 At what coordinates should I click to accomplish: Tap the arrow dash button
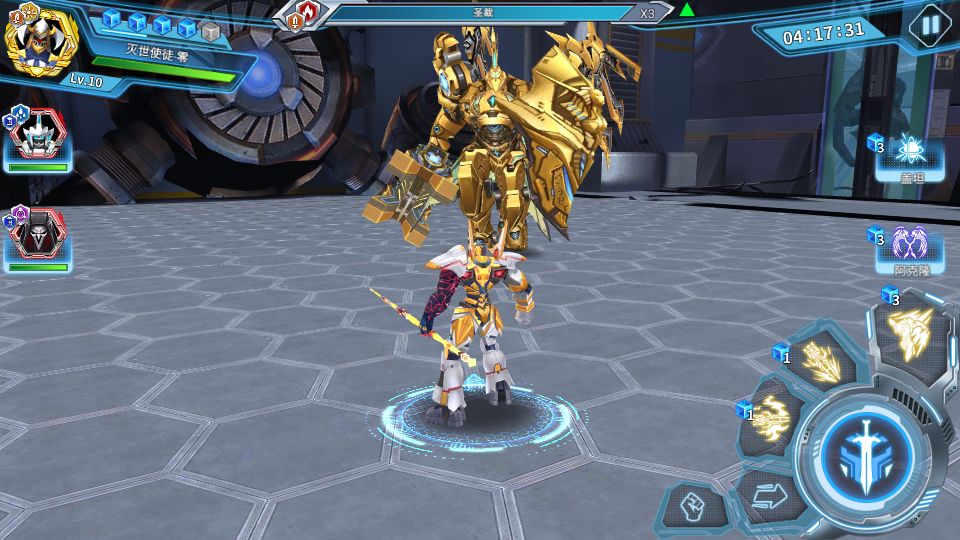click(771, 495)
